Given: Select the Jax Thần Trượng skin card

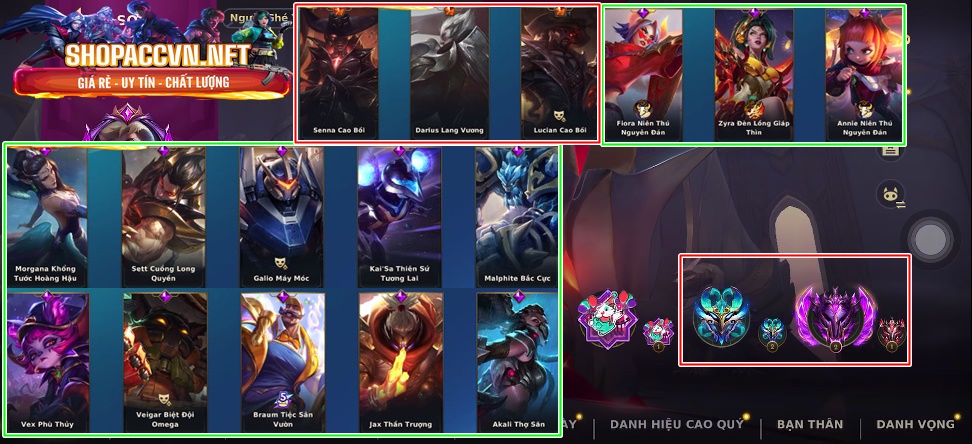Looking at the screenshot, I should pyautogui.click(x=400, y=362).
